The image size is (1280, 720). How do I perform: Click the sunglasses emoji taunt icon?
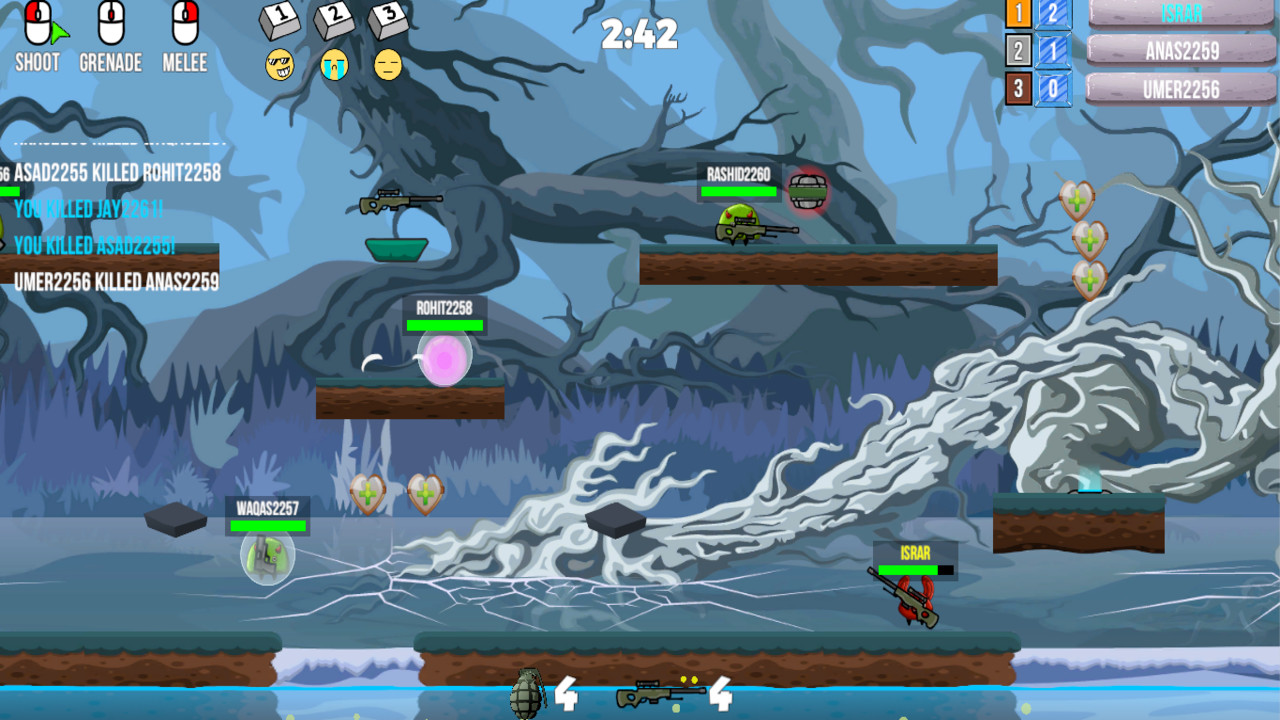[279, 65]
